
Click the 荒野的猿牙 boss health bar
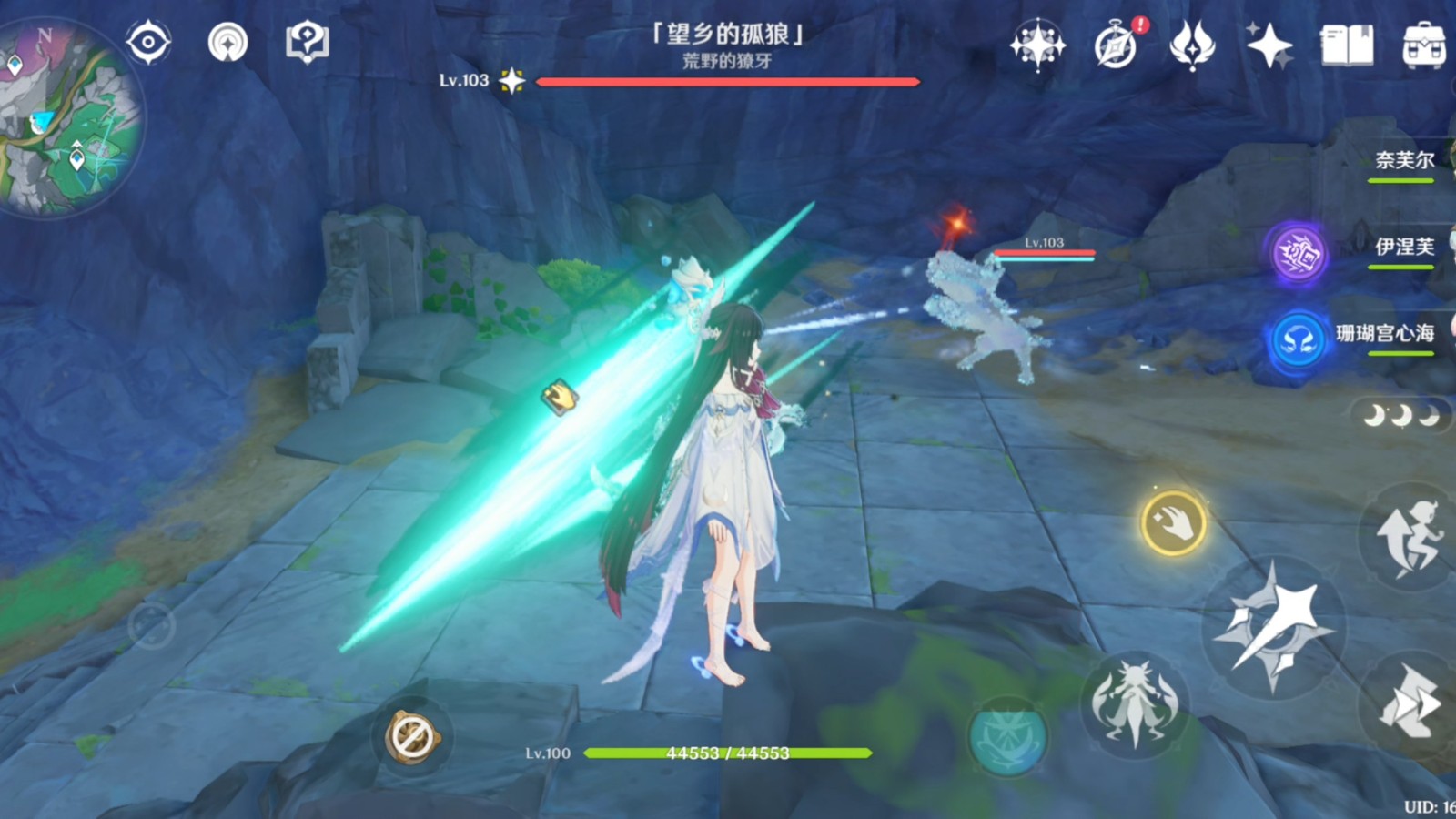pos(728,82)
